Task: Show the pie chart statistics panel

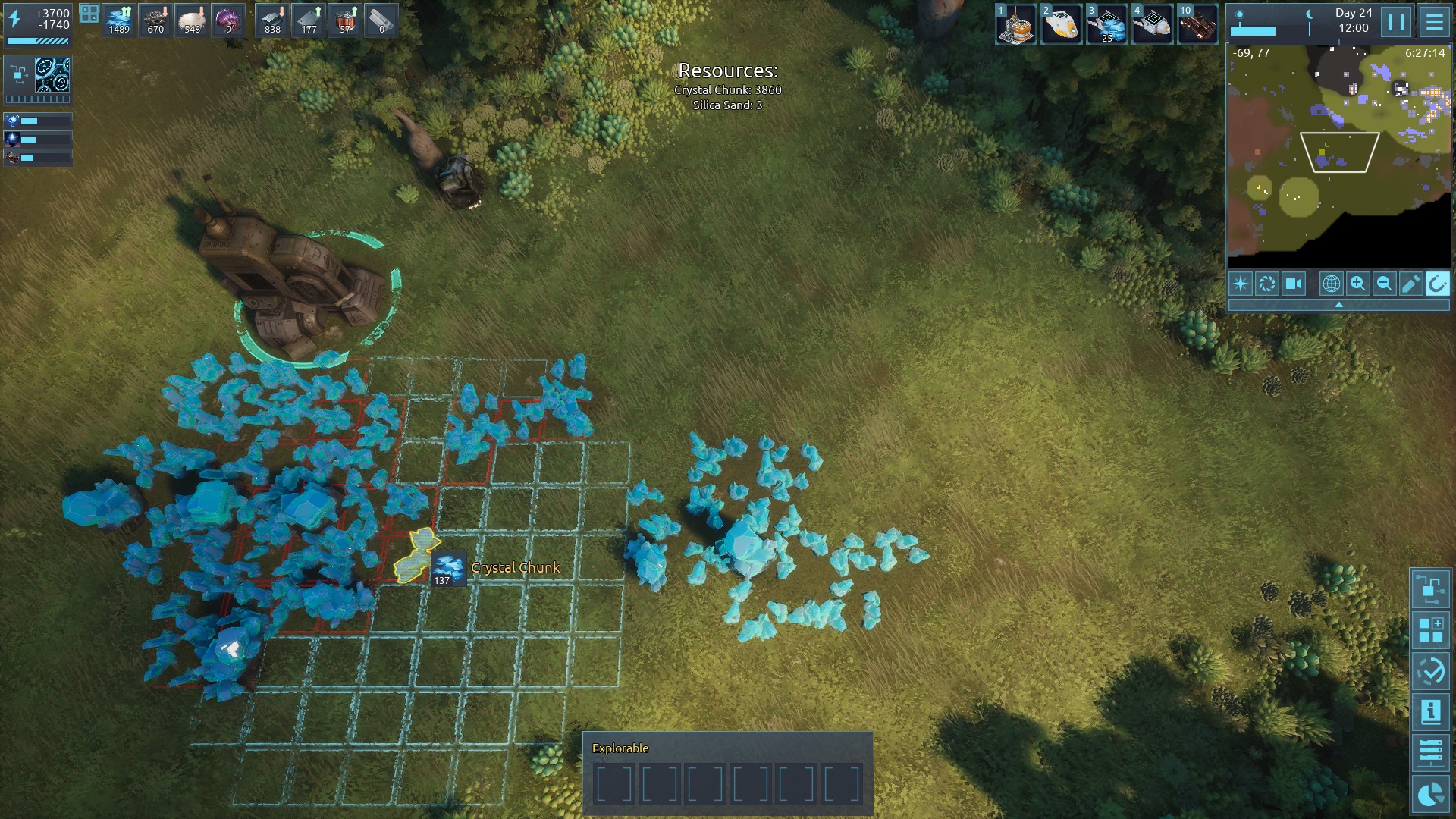Action: (x=1430, y=794)
